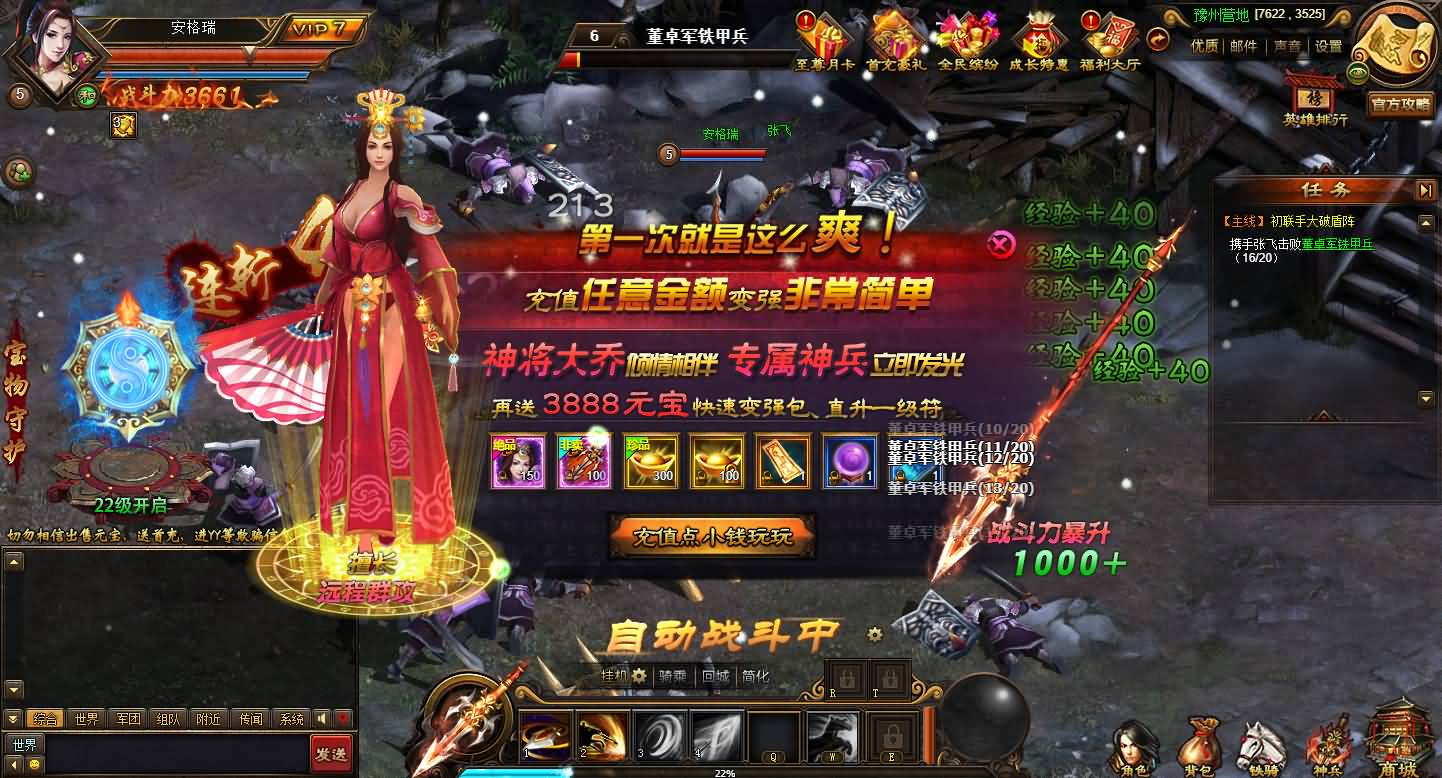Open the 设置 settings menu item
Screen dimensions: 1442x778
[x=1328, y=46]
